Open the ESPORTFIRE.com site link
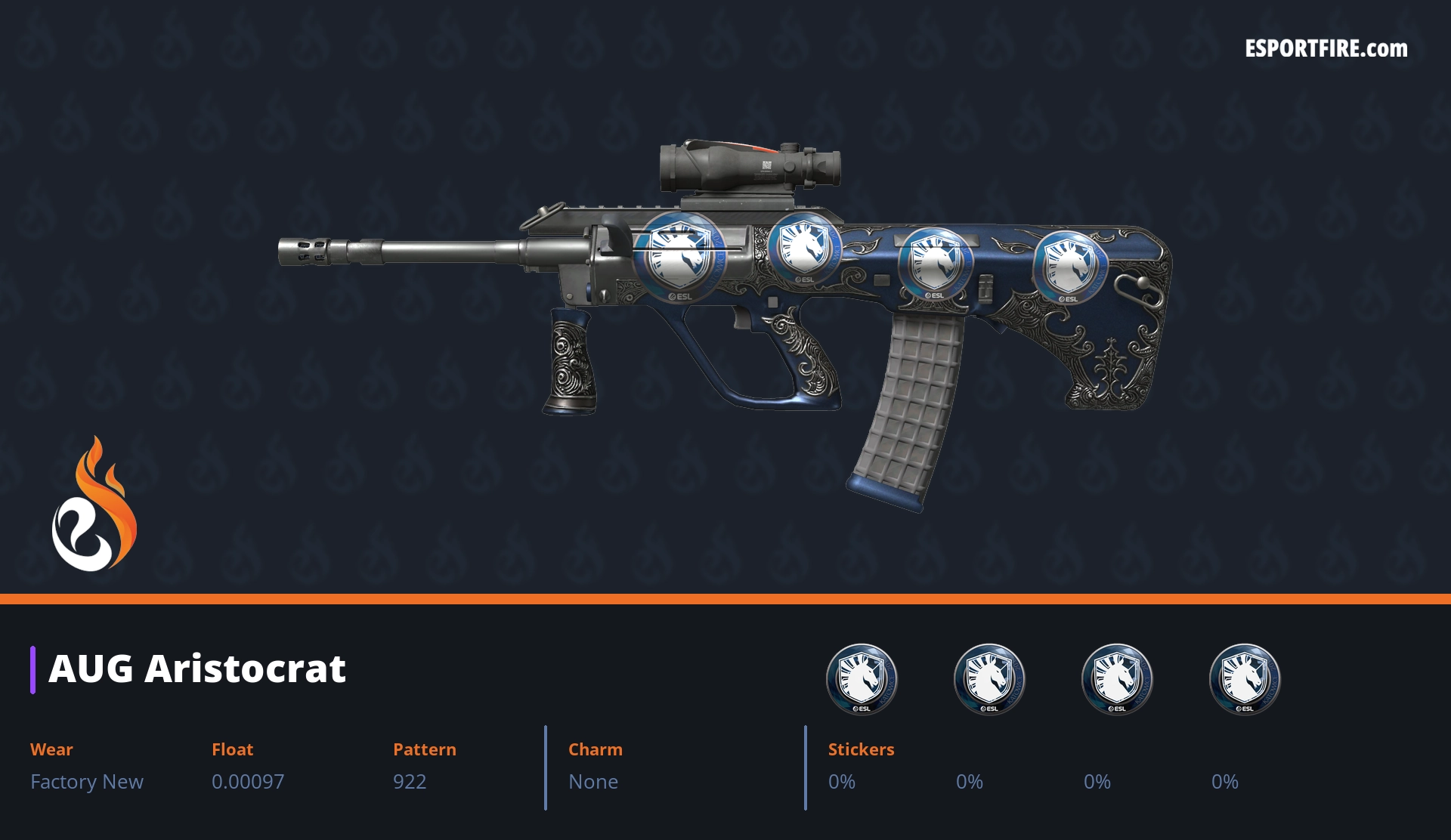The image size is (1451, 840). click(1326, 49)
